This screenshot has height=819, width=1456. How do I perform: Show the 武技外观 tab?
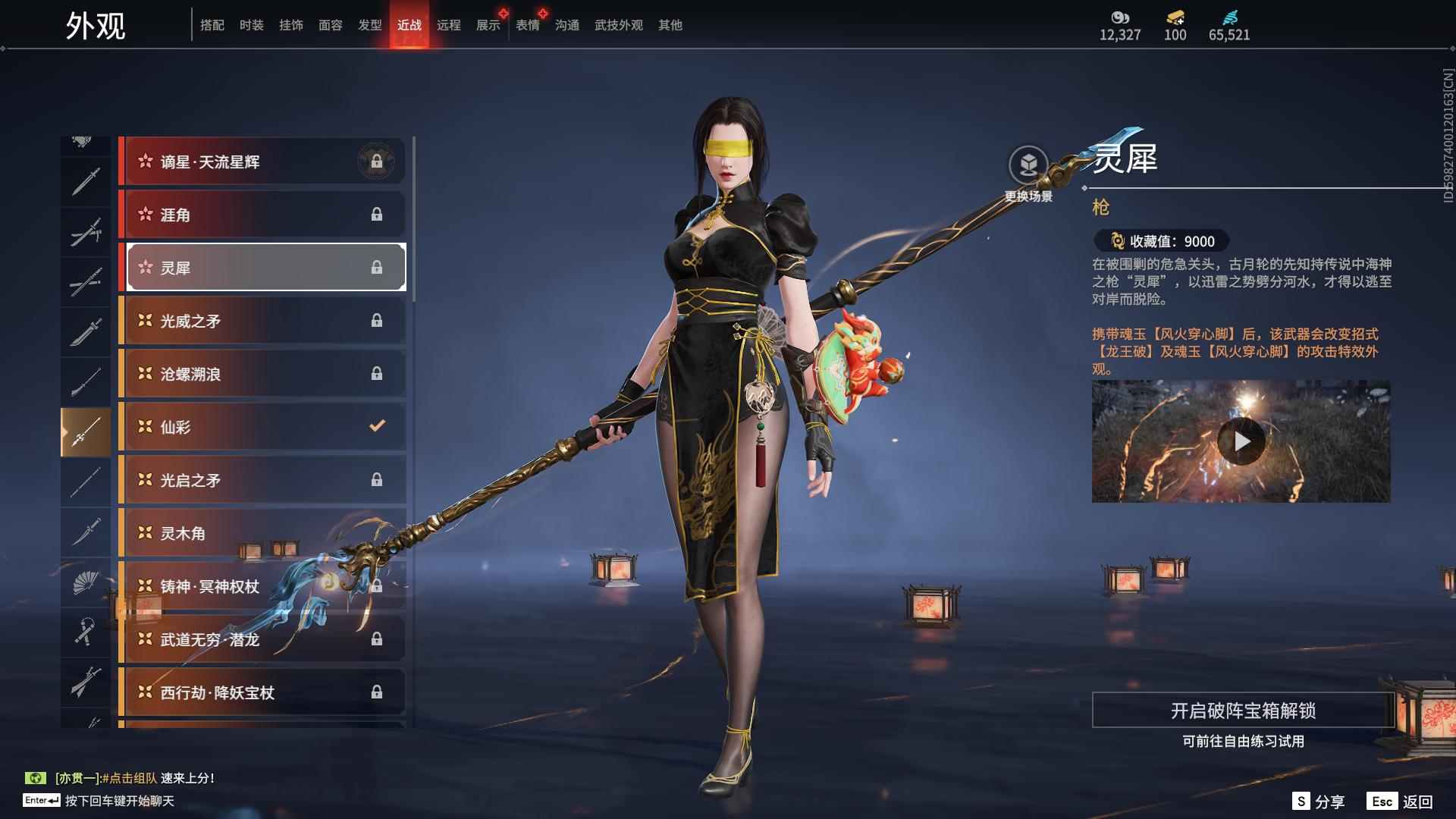tap(618, 25)
